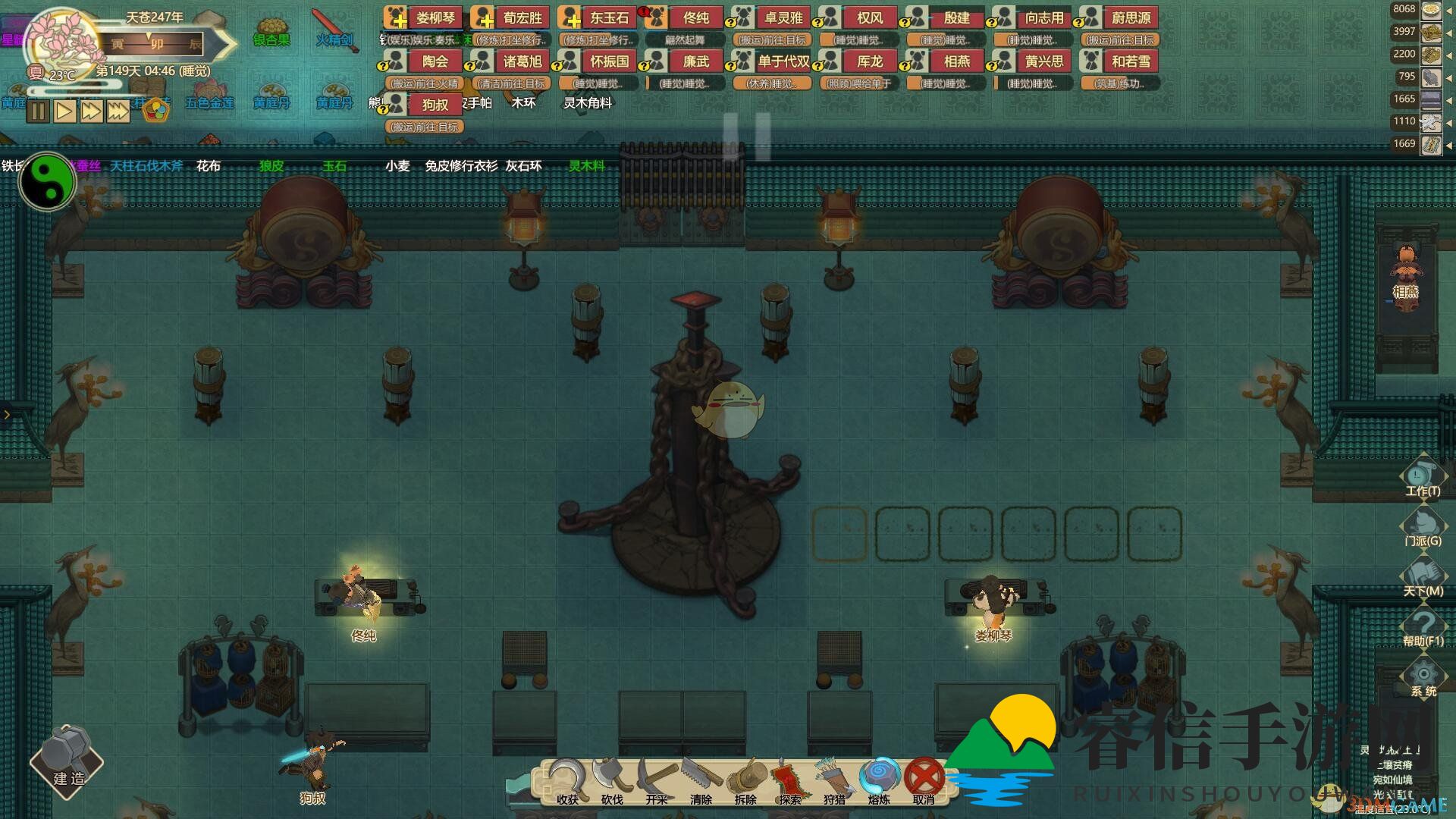This screenshot has width=1456, height=819.
Task: Activate the 开采 (Mine) pickaxe tool
Action: pos(656,780)
